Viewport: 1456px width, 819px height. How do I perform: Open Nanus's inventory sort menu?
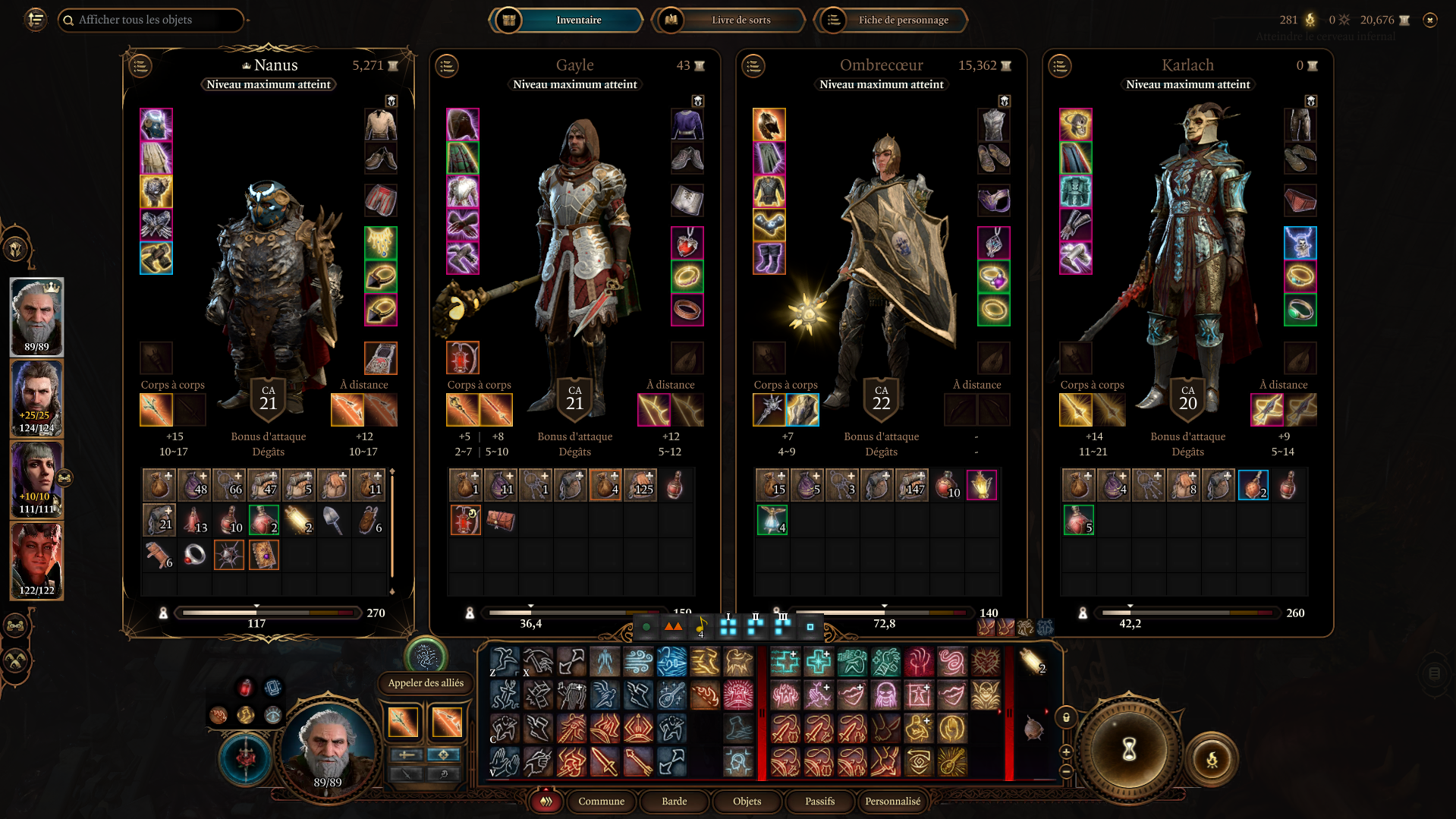click(x=140, y=66)
